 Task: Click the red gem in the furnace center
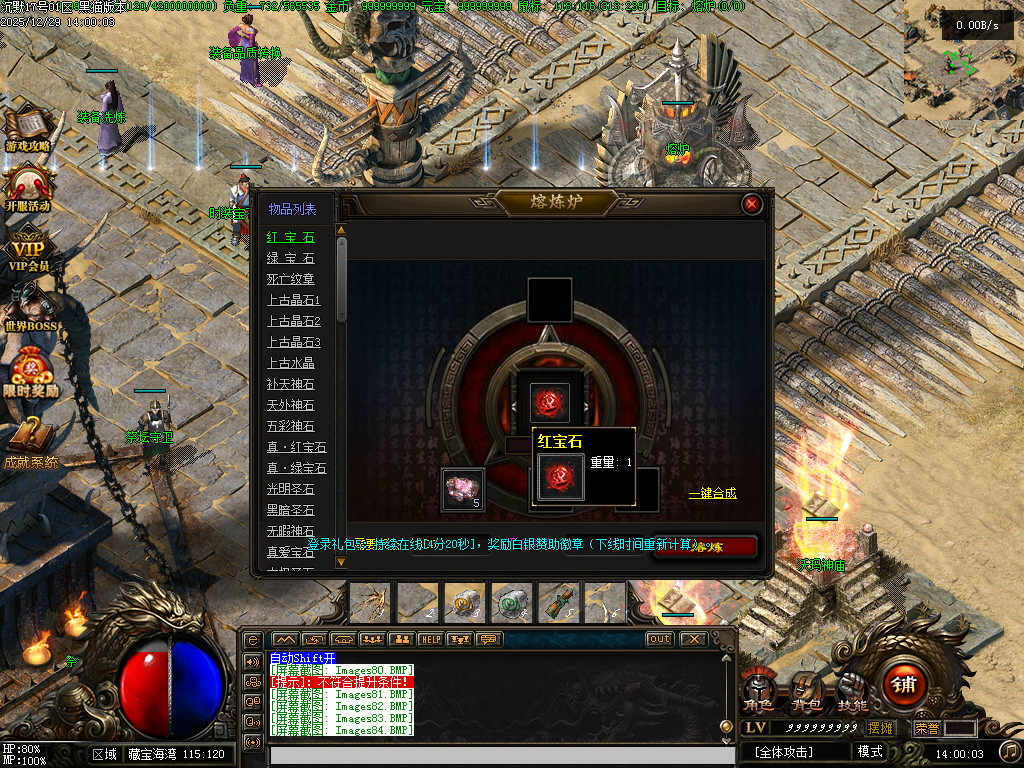click(549, 401)
